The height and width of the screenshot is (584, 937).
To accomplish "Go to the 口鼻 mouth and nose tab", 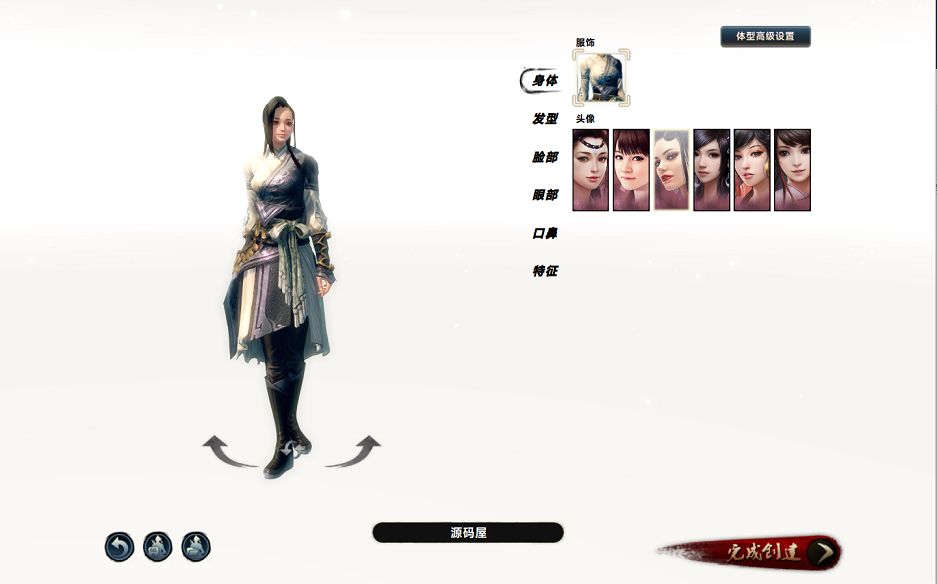I will coord(545,233).
